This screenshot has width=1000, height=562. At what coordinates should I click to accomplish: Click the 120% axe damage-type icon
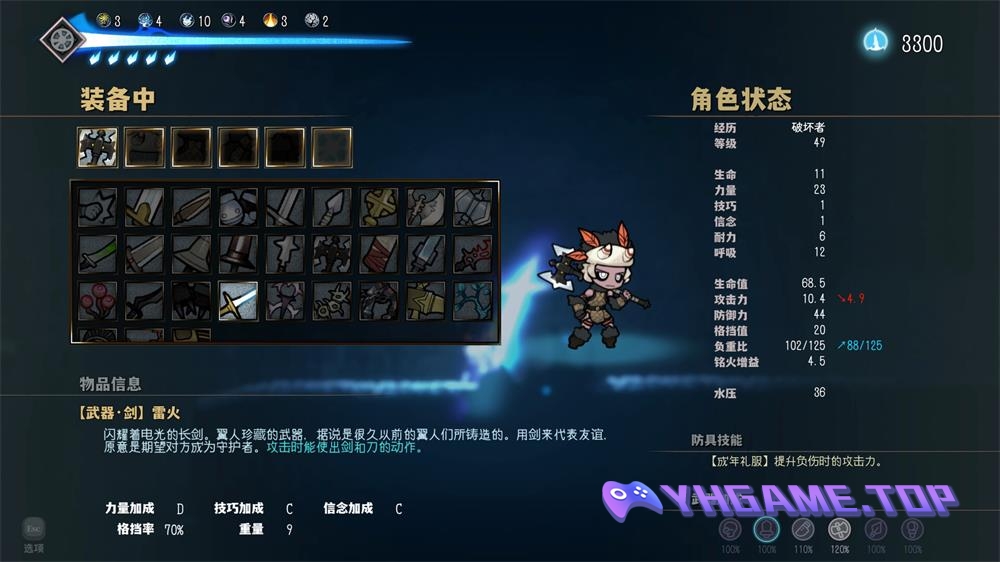point(840,530)
